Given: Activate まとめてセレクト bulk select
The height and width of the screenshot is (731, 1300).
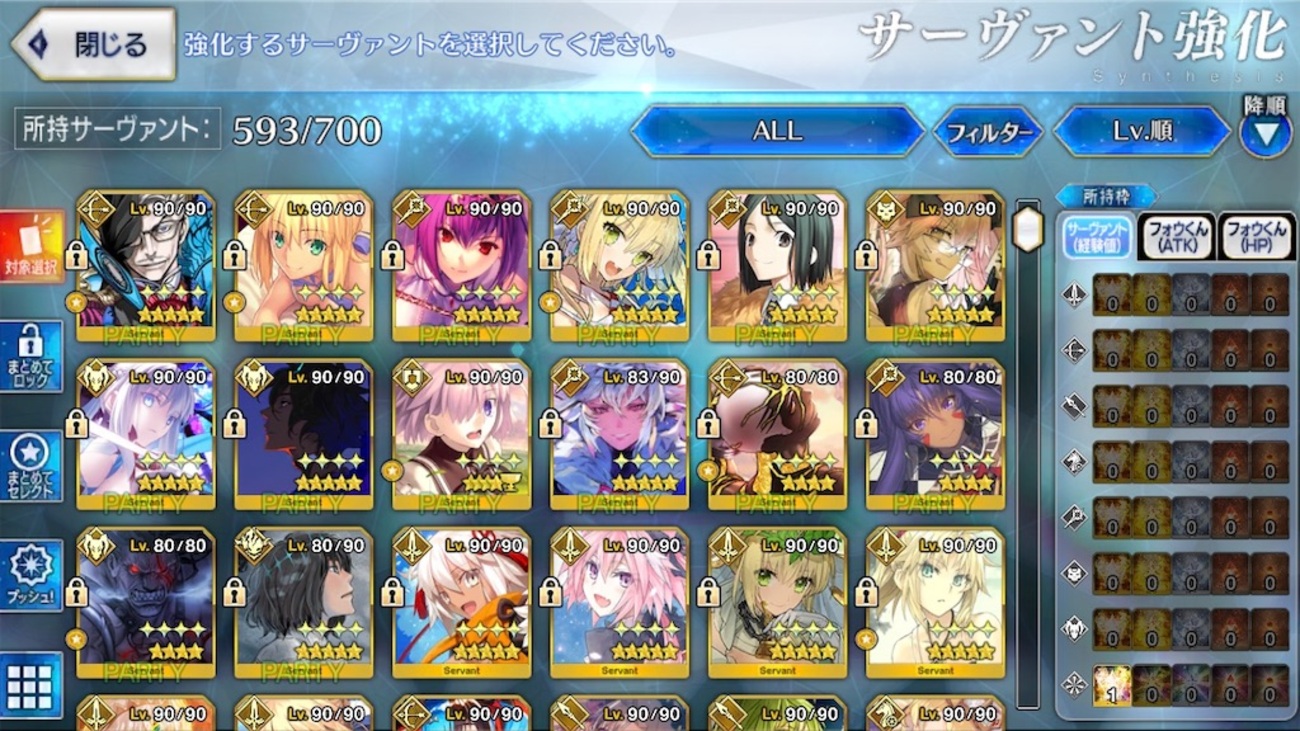Looking at the screenshot, I should 32,466.
